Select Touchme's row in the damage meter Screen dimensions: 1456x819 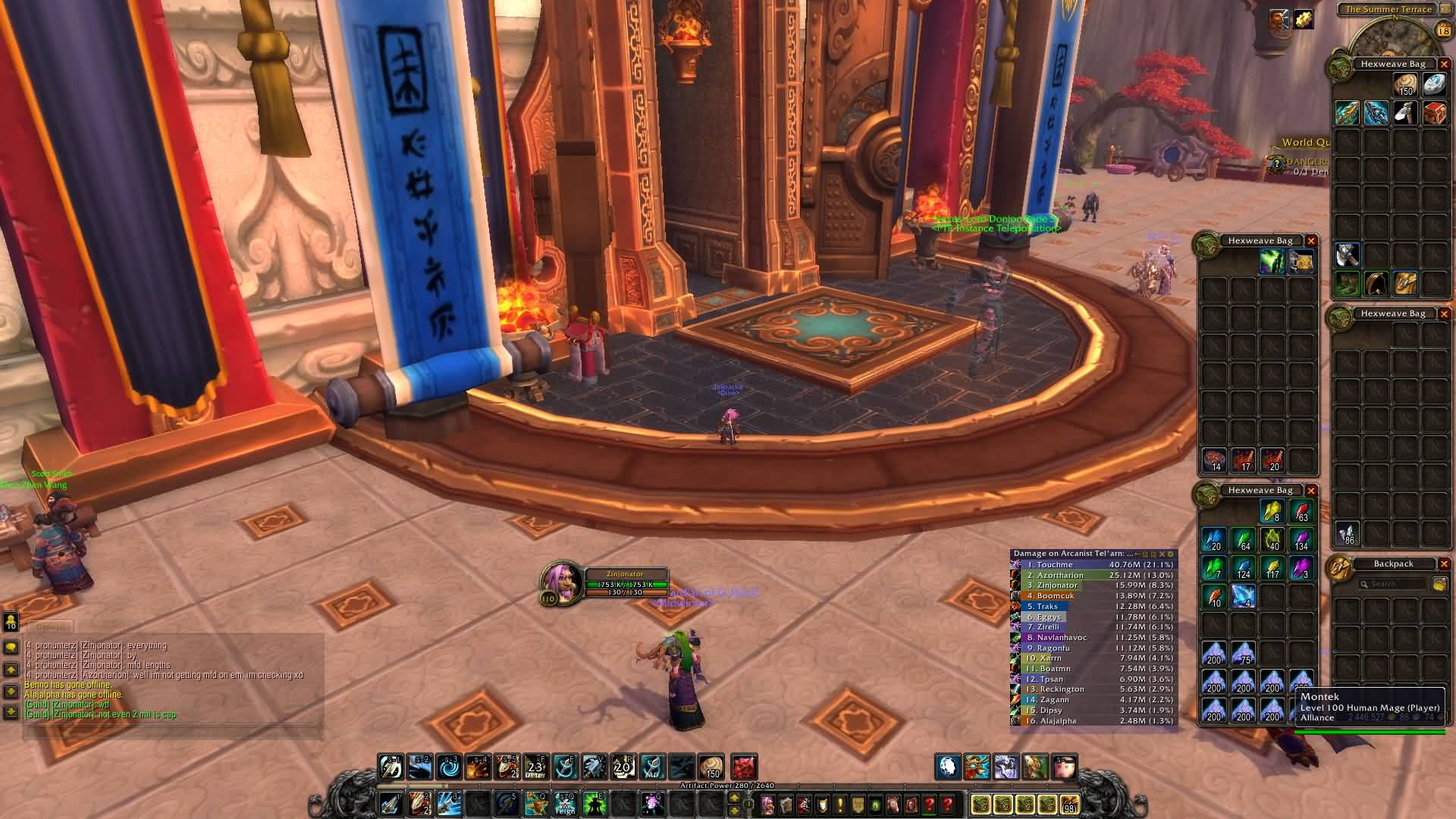coord(1094,565)
